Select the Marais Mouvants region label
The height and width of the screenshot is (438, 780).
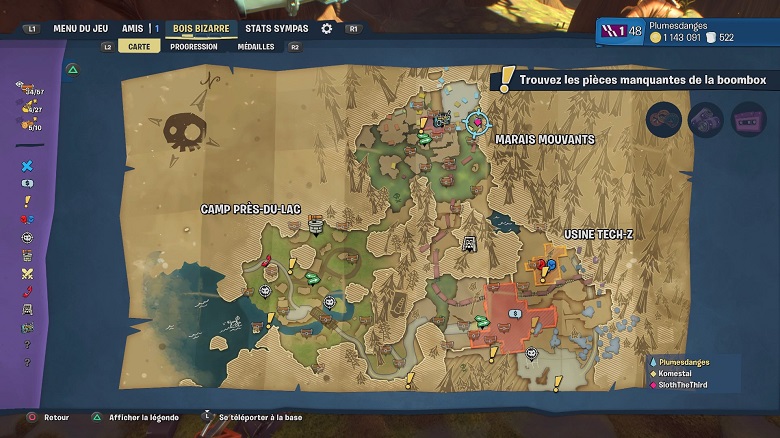(544, 139)
